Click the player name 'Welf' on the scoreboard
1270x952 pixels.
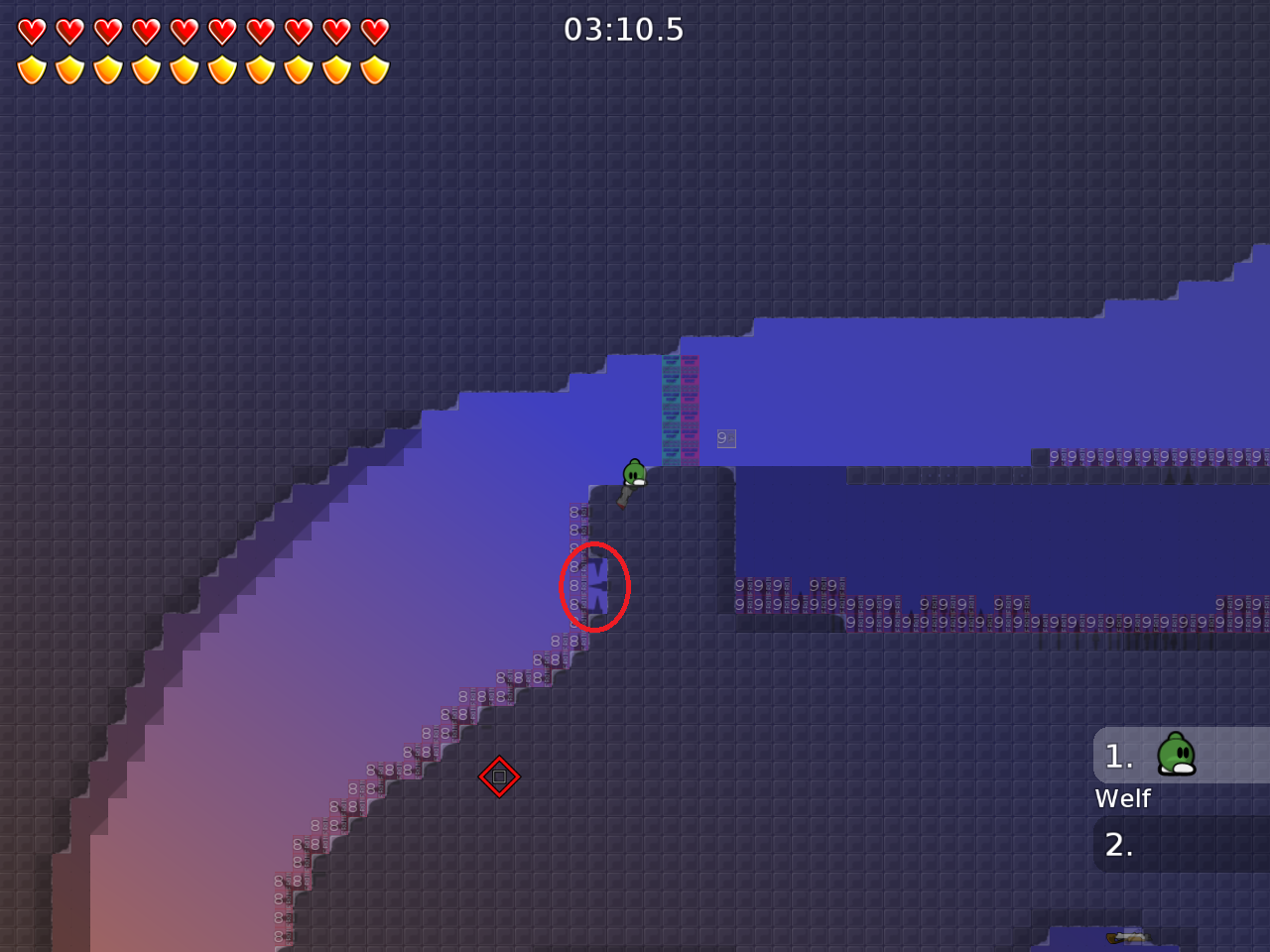(x=1122, y=798)
